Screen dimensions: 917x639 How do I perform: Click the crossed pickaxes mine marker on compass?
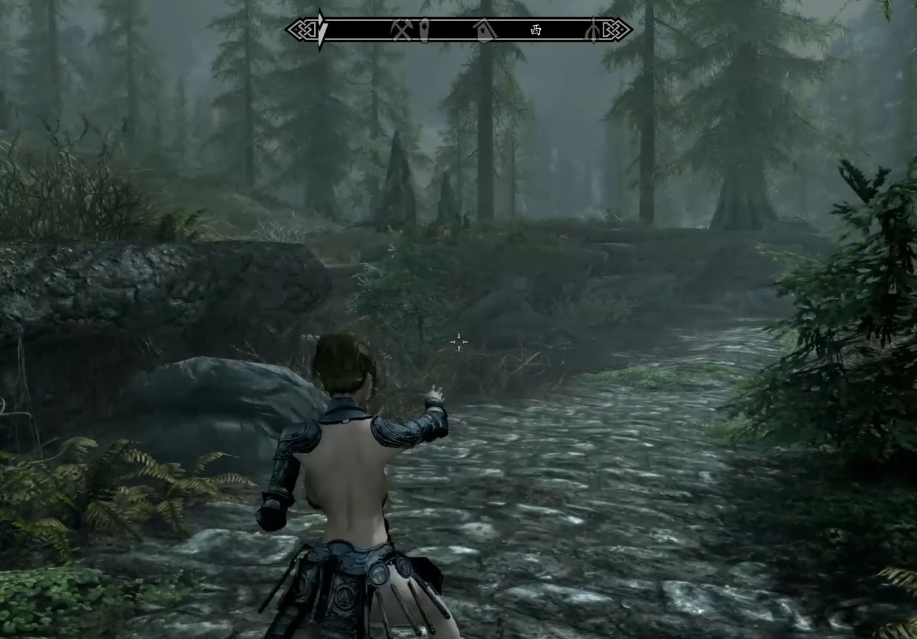click(x=403, y=29)
